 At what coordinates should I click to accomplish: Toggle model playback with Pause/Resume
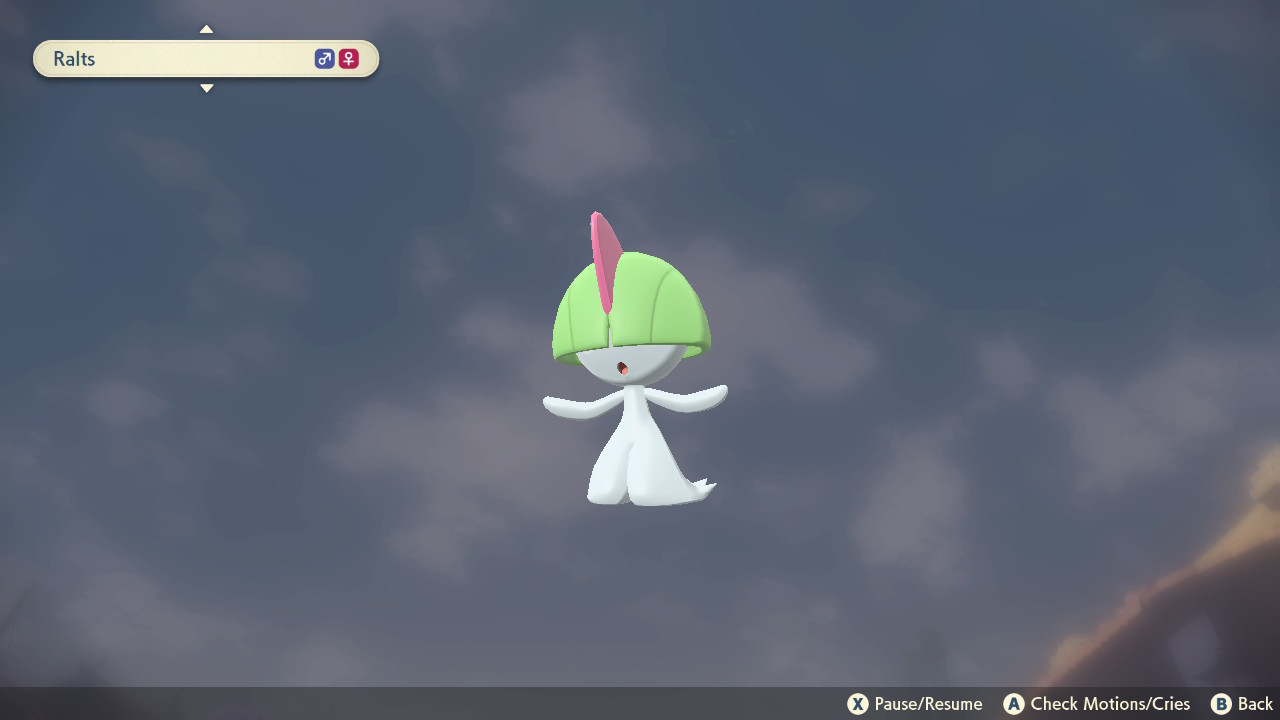(914, 704)
